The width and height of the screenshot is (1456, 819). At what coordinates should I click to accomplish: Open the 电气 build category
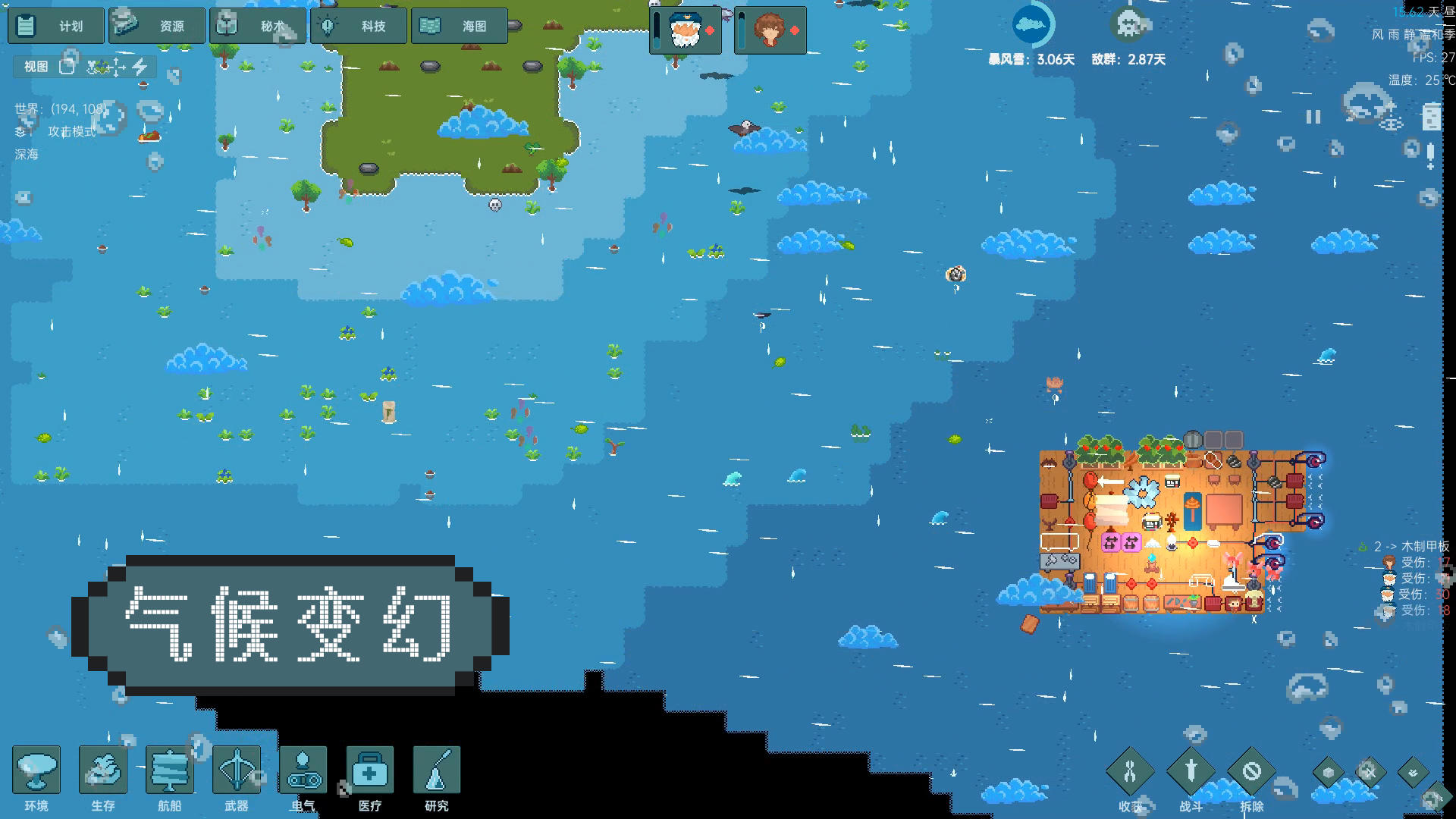pos(303,770)
